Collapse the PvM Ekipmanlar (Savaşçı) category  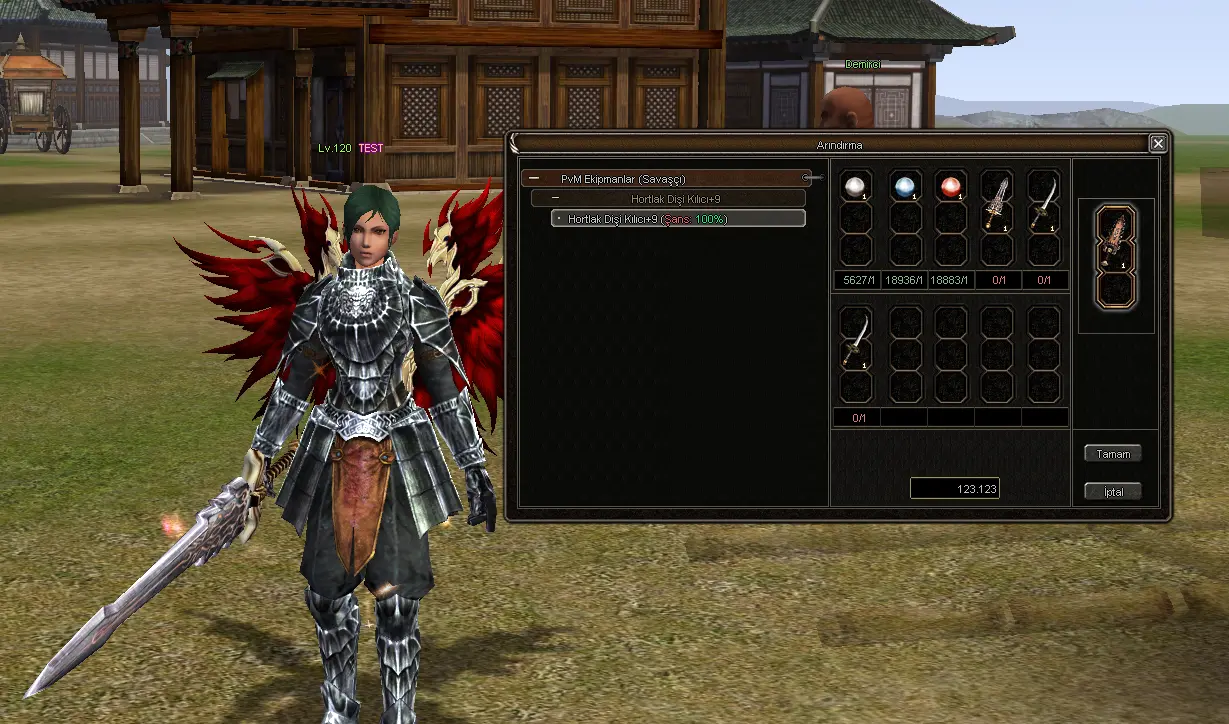535,179
